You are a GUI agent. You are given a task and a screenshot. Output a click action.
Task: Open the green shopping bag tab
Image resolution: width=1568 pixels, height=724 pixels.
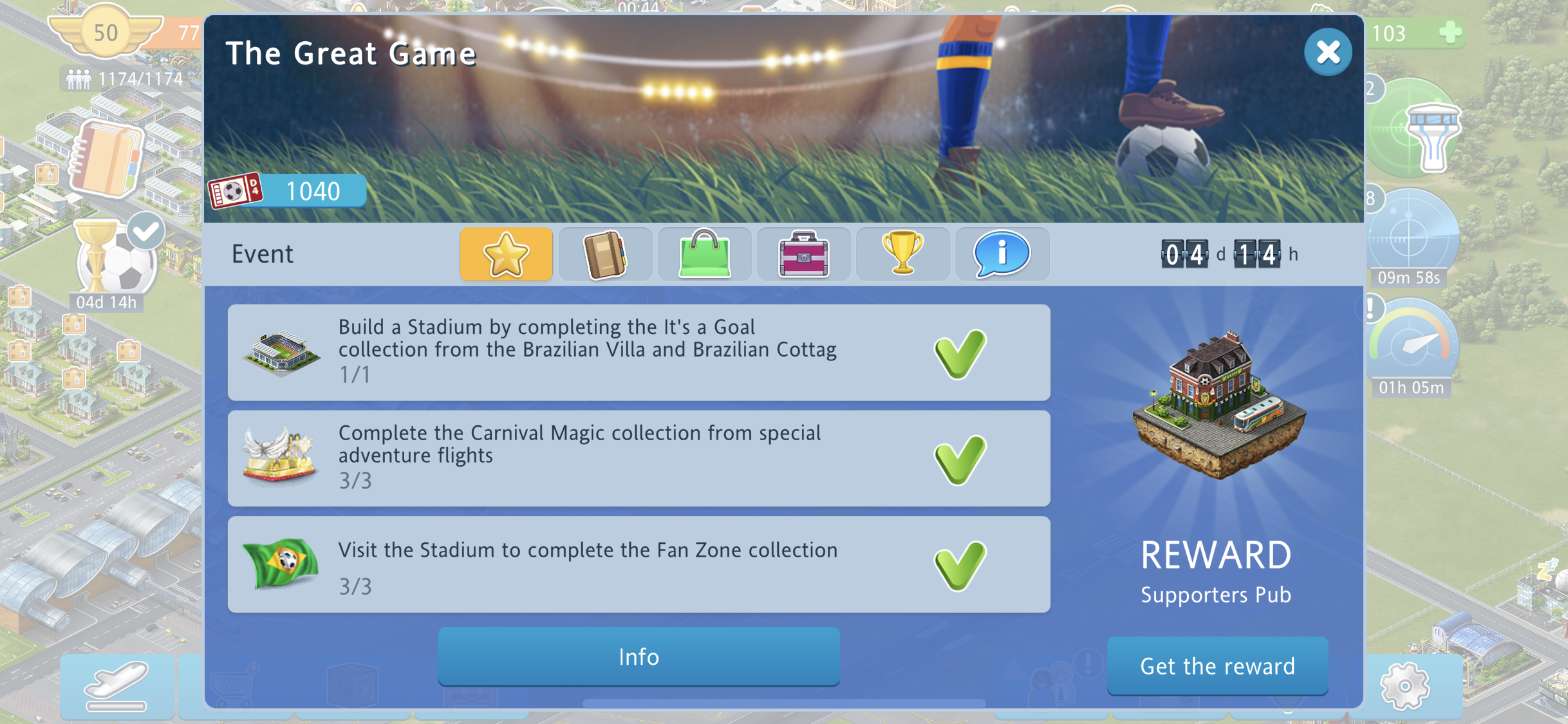pos(704,254)
